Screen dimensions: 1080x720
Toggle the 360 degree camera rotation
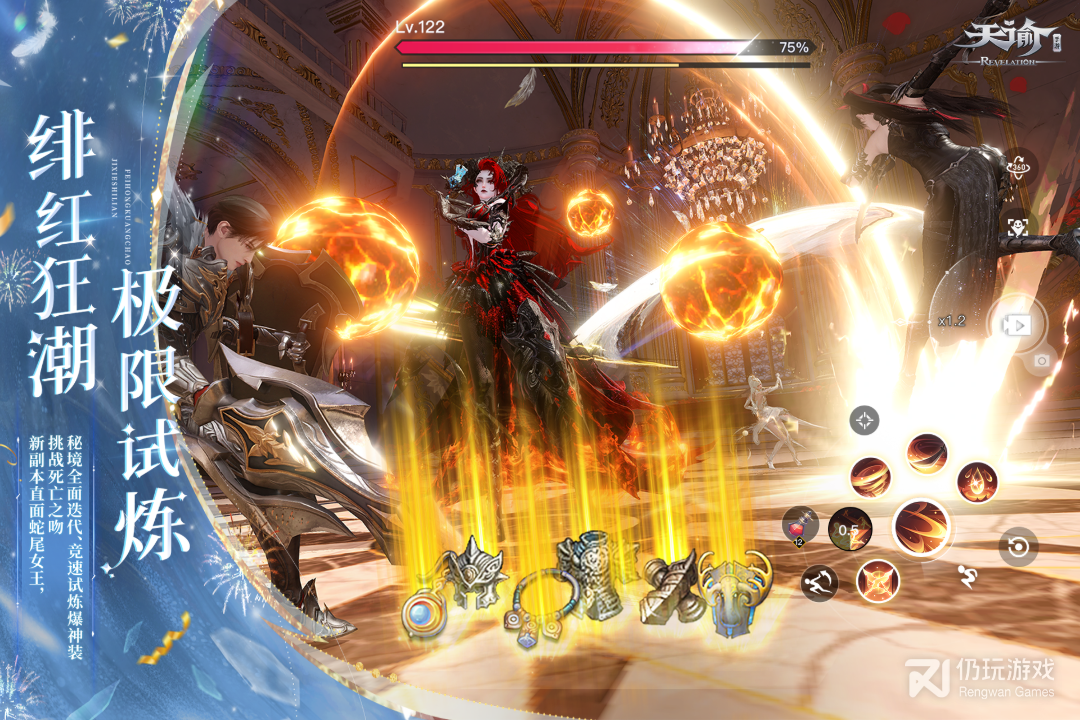click(1018, 167)
